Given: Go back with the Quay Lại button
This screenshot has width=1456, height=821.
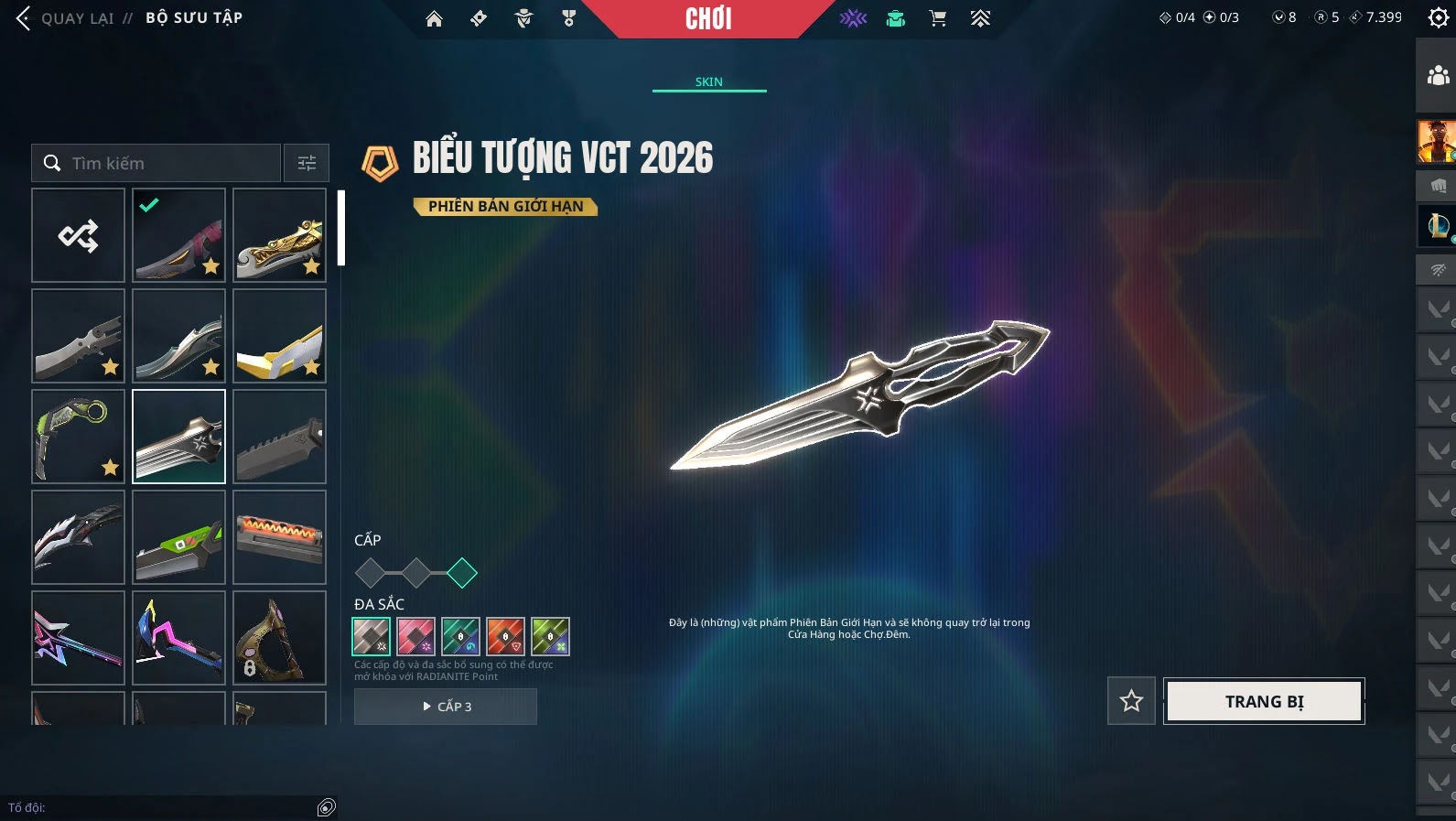Looking at the screenshot, I should [x=64, y=18].
